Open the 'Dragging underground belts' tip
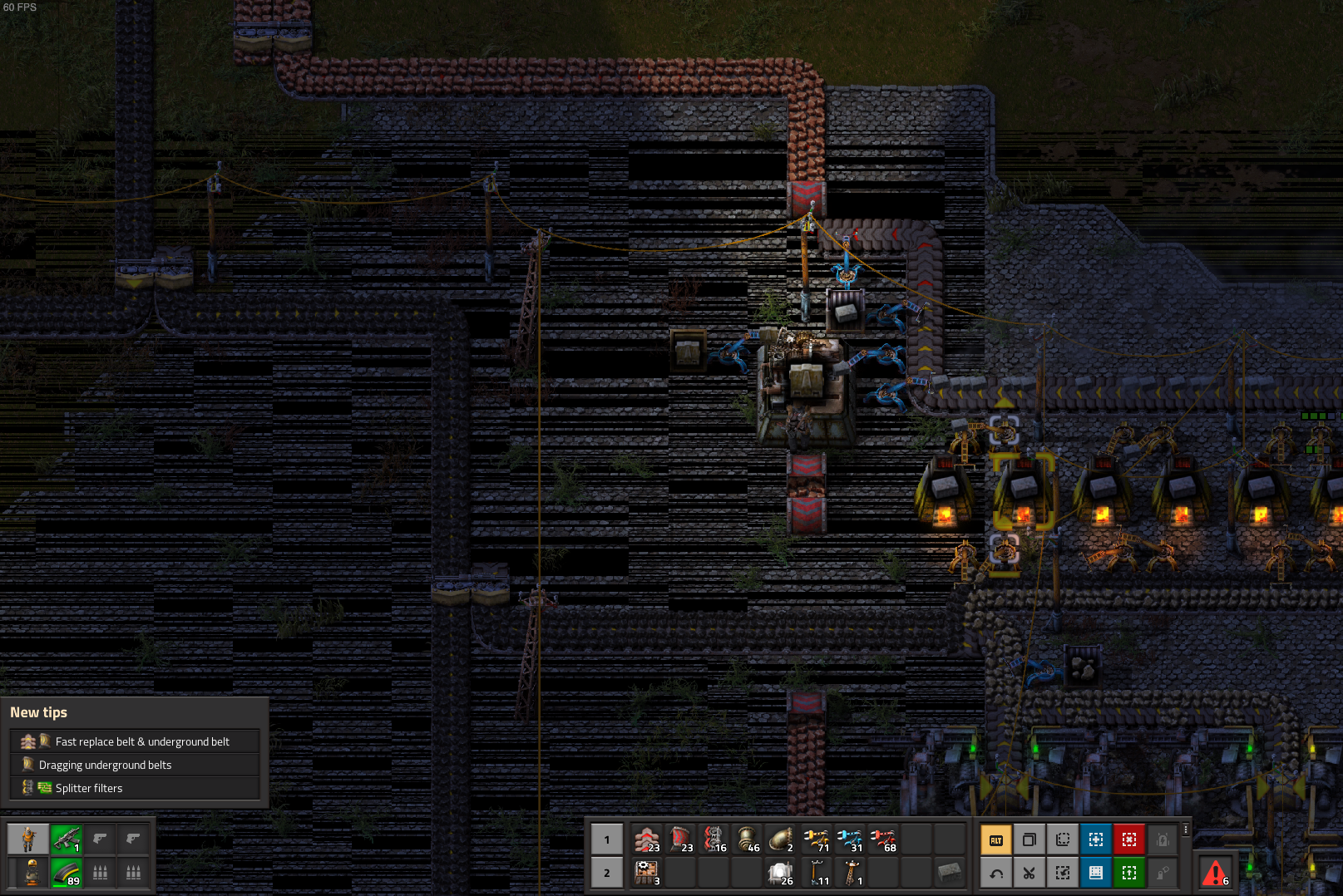The width and height of the screenshot is (1343, 896). click(105, 765)
